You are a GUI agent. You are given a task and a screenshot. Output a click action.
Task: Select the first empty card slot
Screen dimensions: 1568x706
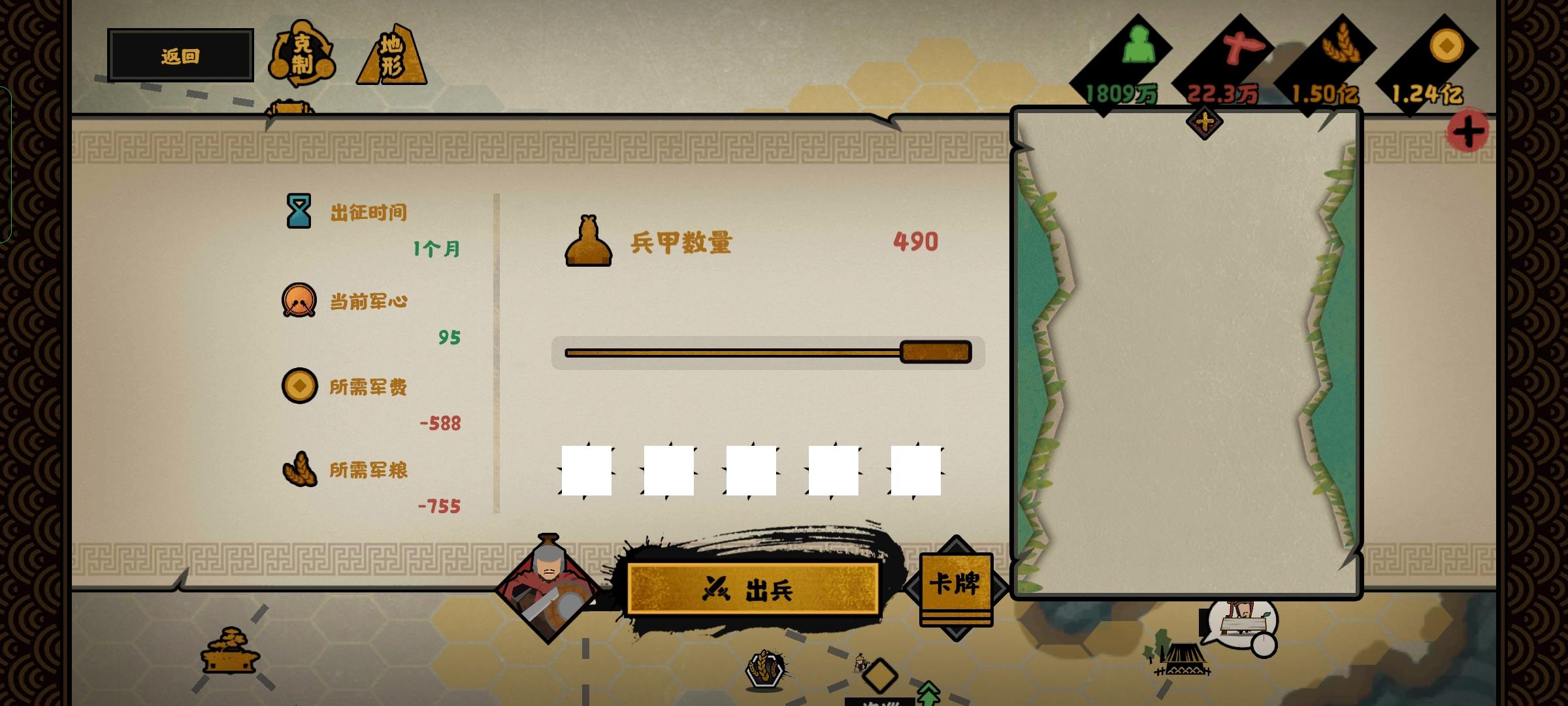coord(586,469)
